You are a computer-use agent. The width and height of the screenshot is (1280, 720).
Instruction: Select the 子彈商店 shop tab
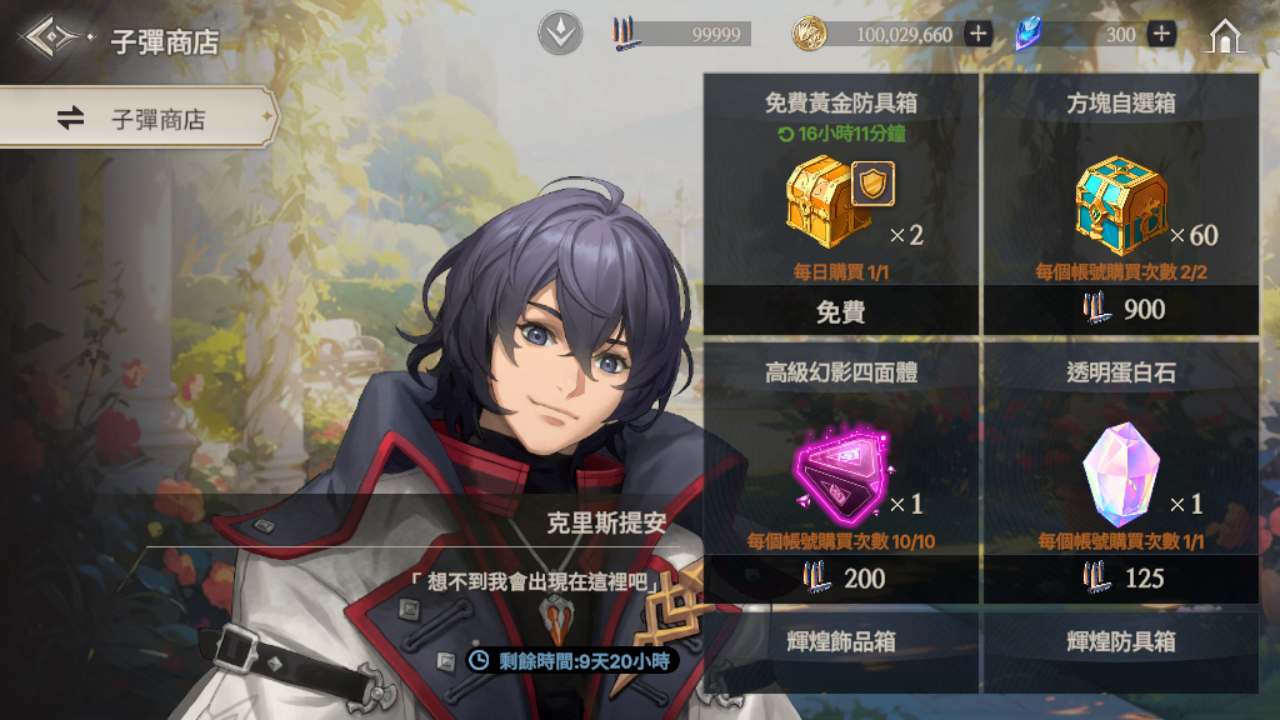138,118
